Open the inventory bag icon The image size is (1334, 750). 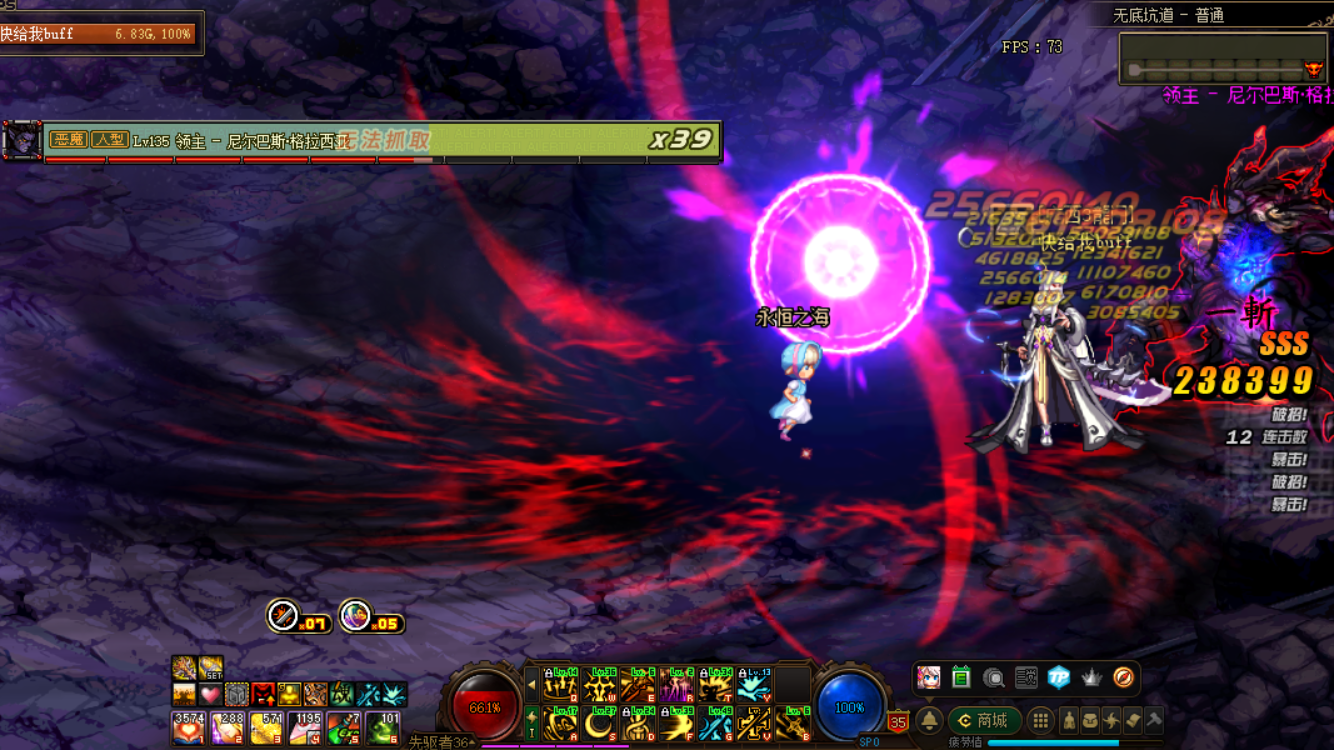(1090, 720)
